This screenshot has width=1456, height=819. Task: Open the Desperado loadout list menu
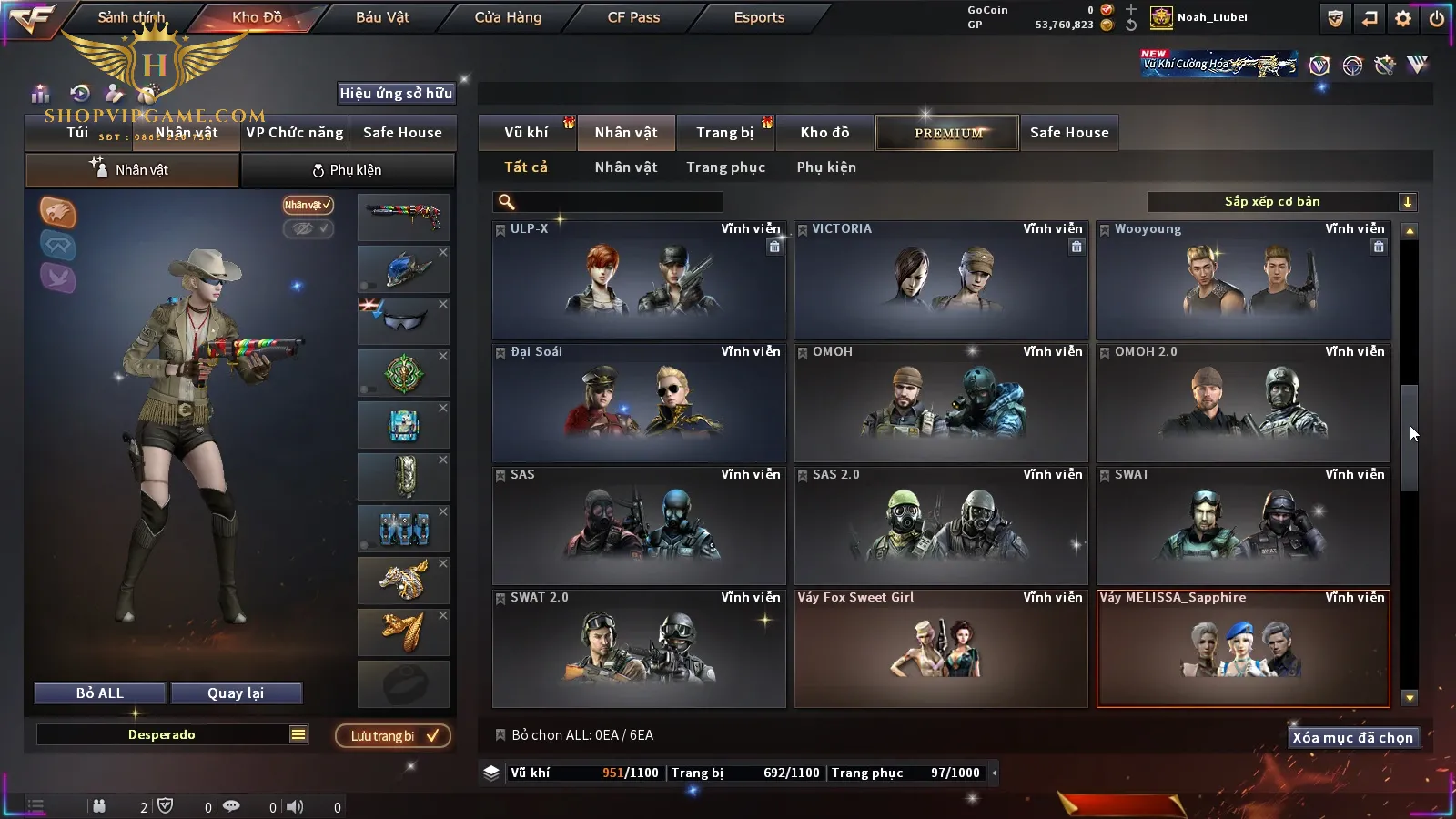point(298,734)
